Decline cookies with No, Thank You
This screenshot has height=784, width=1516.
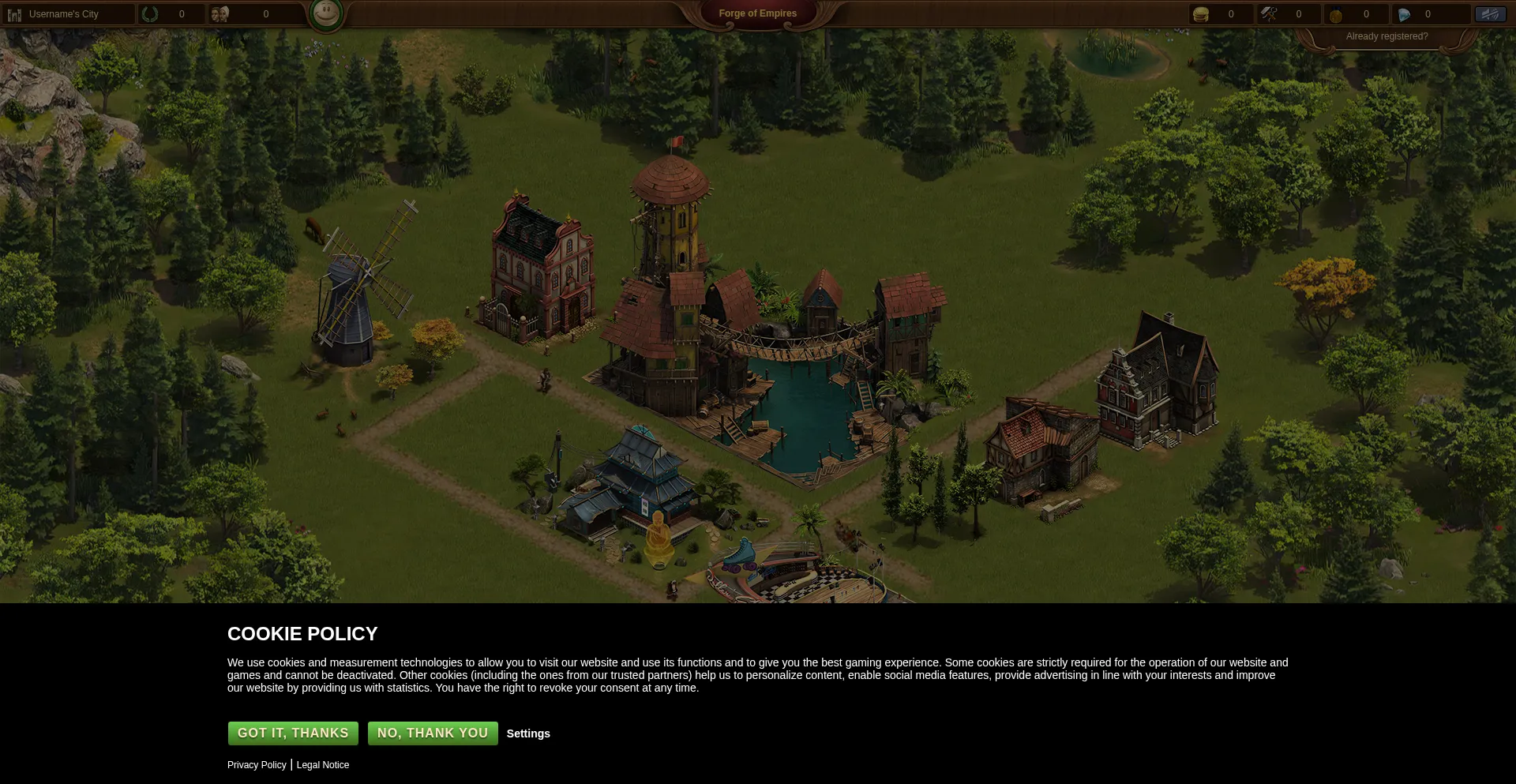[x=433, y=733]
